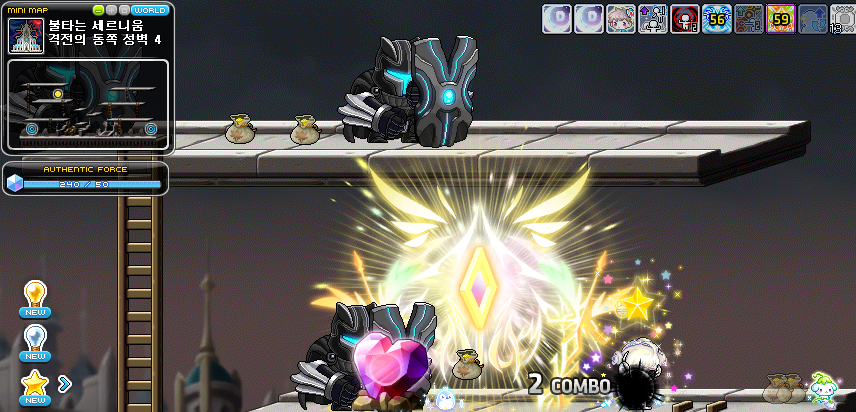Screen dimensions: 856x412
Task: Click the map thumbnail icon beside the map name
Action: pos(24,35)
